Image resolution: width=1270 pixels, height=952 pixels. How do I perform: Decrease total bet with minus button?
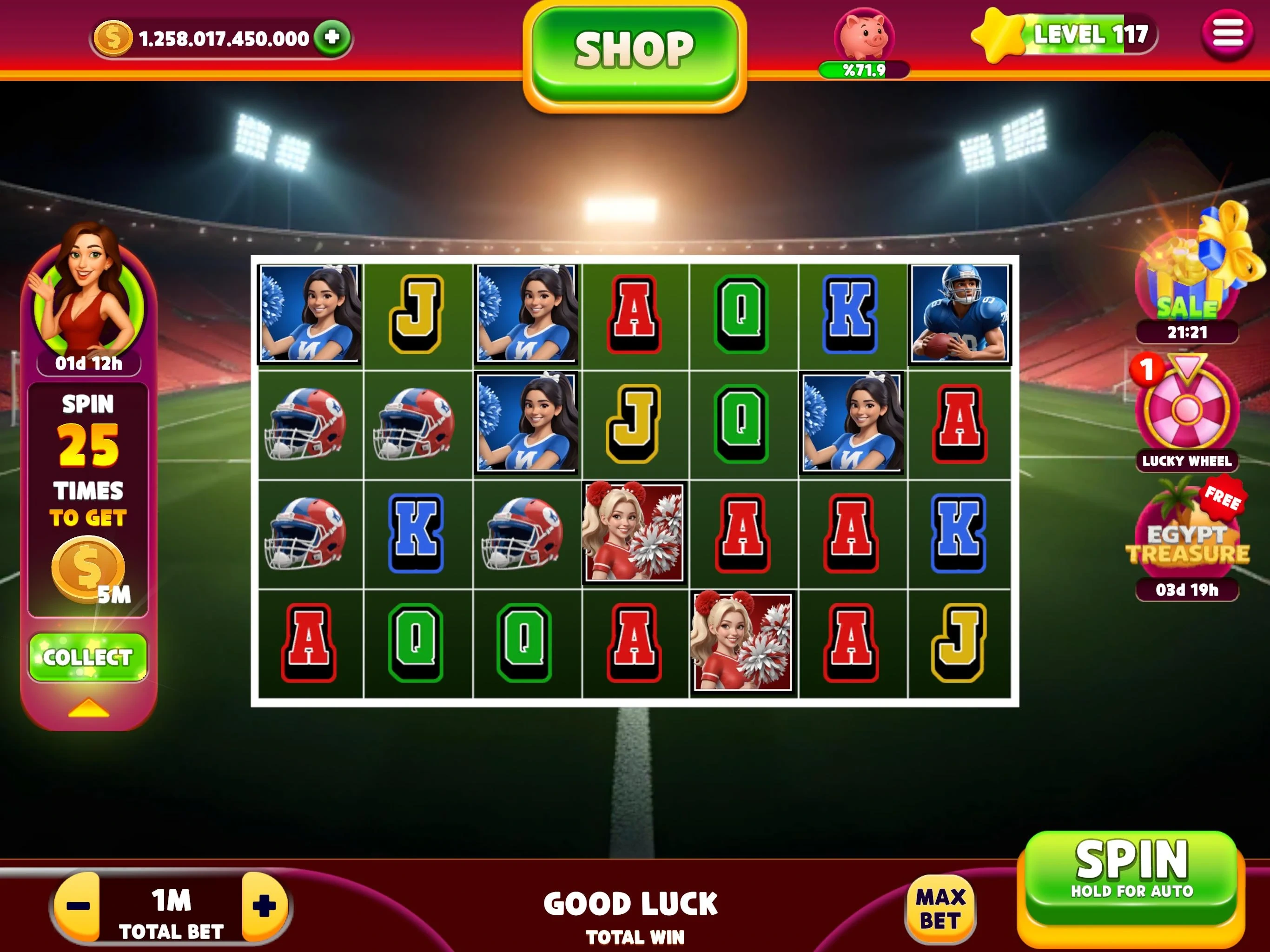78,906
